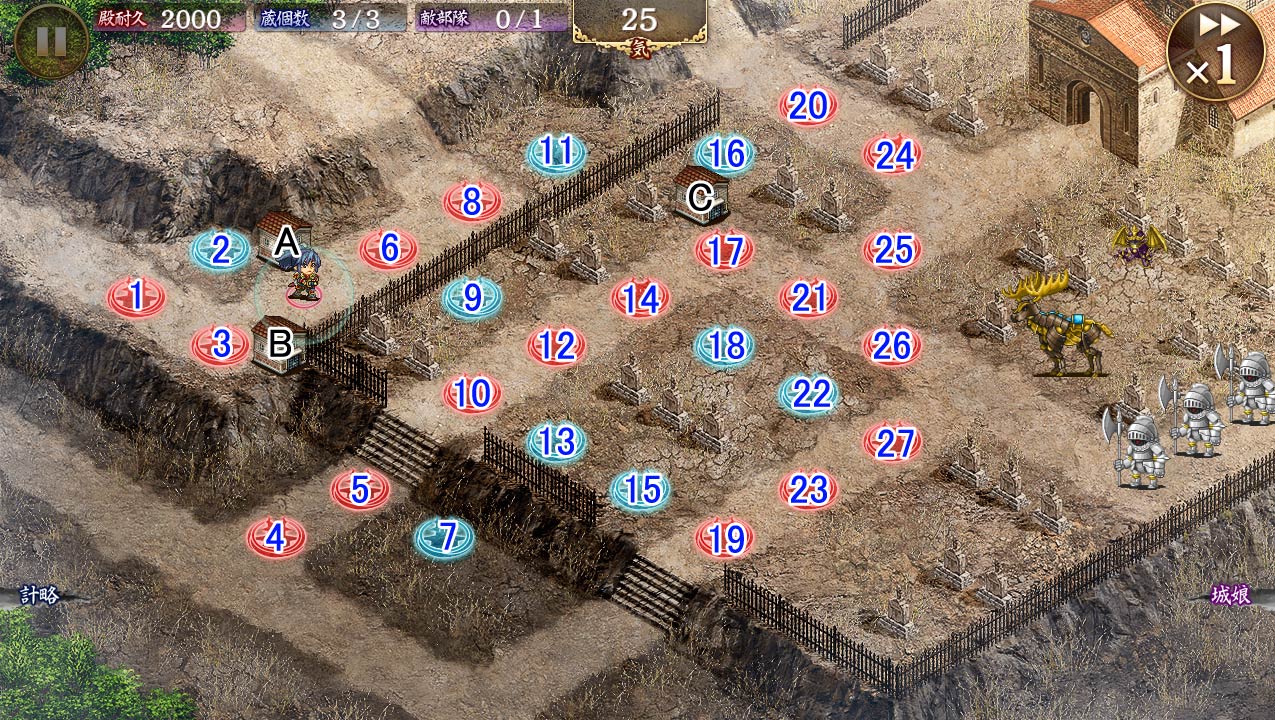This screenshot has width=1275, height=720.
Task: Pick red deployment tile 20
Action: click(809, 106)
